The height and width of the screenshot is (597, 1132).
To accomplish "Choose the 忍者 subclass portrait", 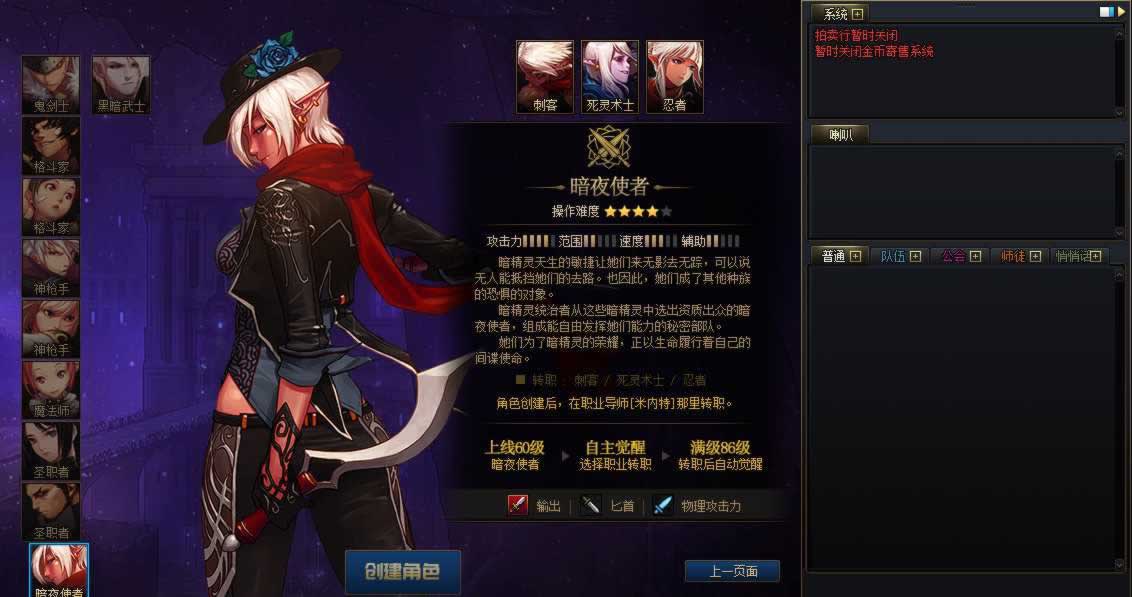I will pyautogui.click(x=675, y=76).
